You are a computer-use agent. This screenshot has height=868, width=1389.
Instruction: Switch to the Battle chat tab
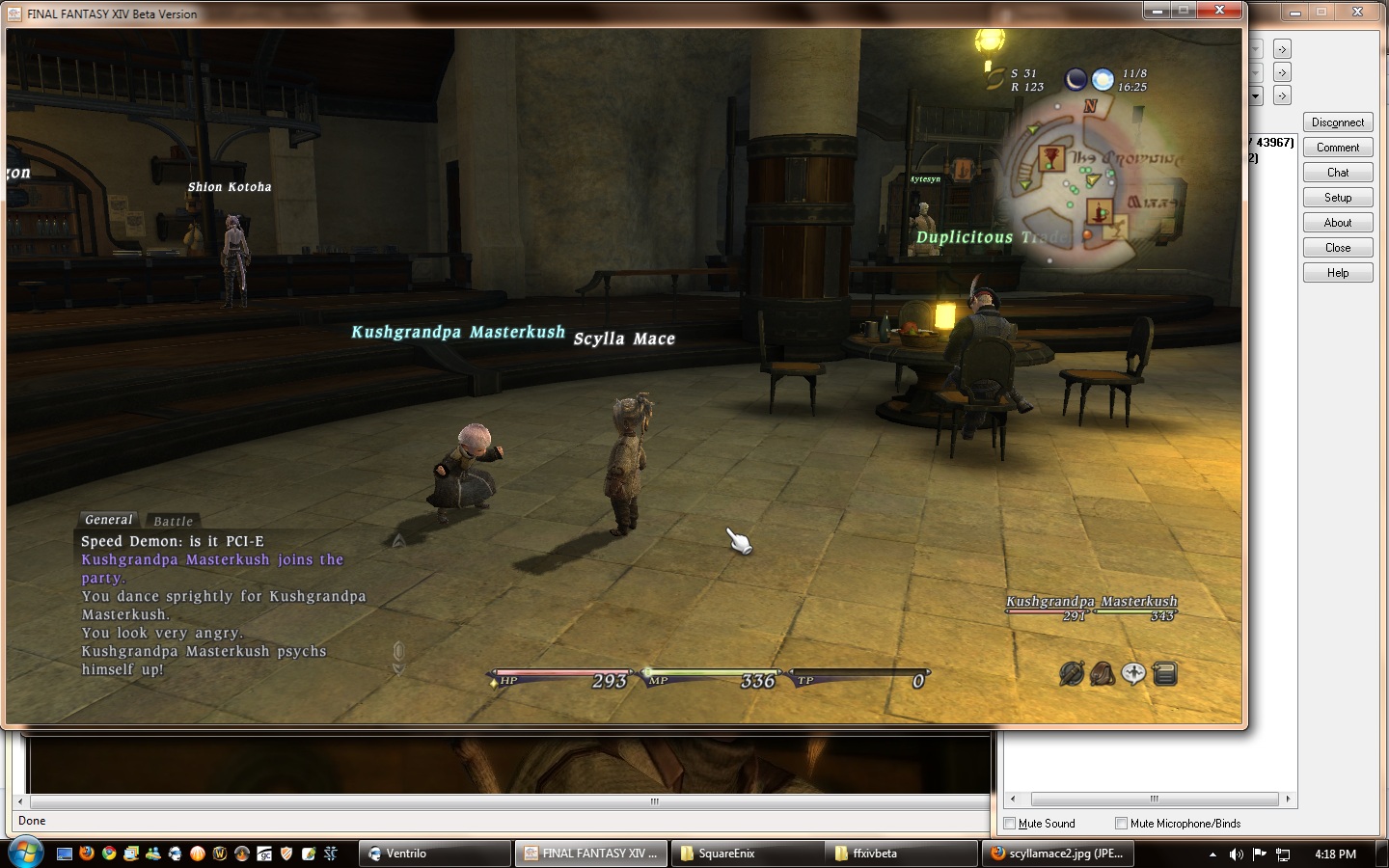[x=174, y=521]
